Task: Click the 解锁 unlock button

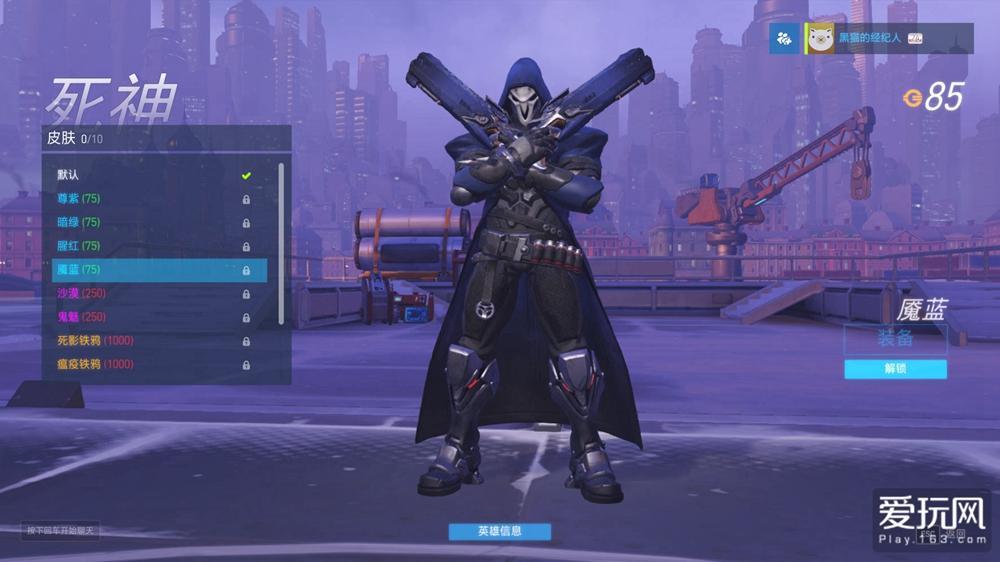Action: [895, 369]
